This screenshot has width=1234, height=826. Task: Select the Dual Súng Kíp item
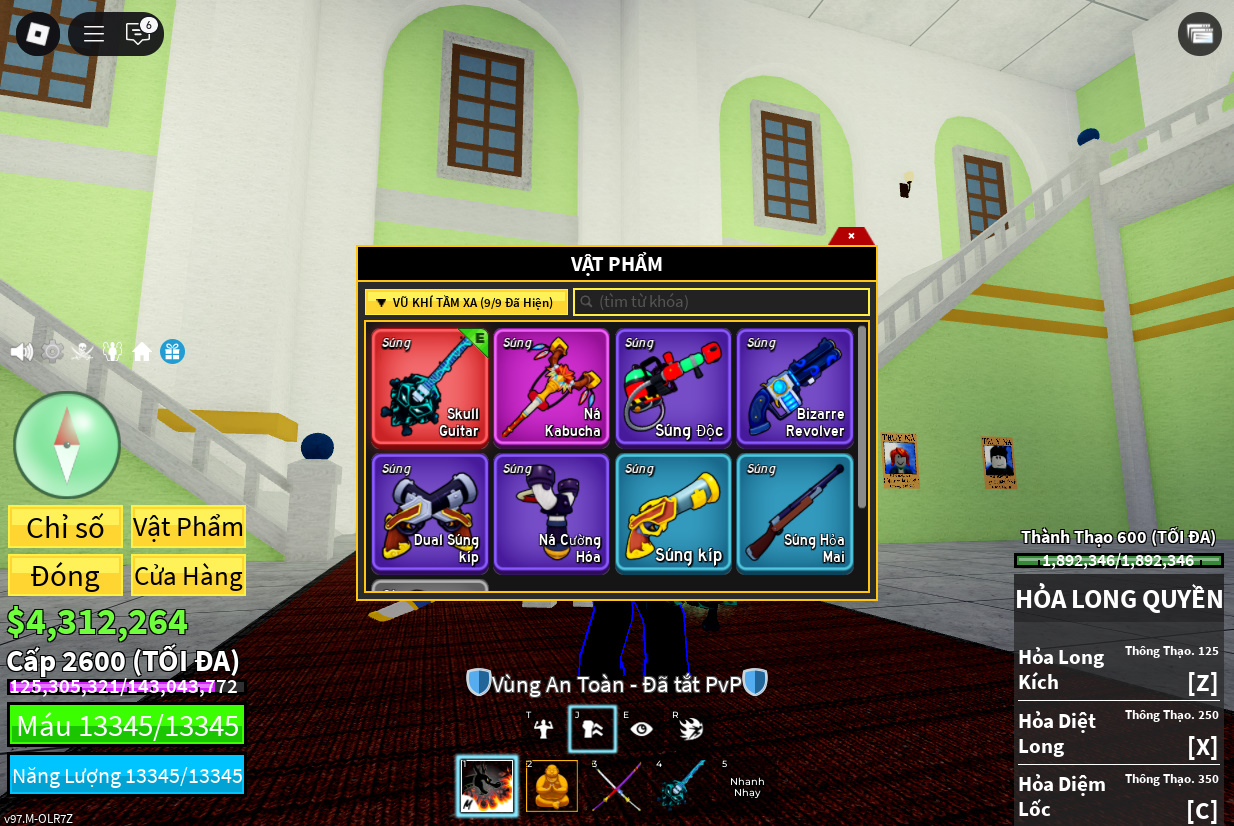(430, 513)
